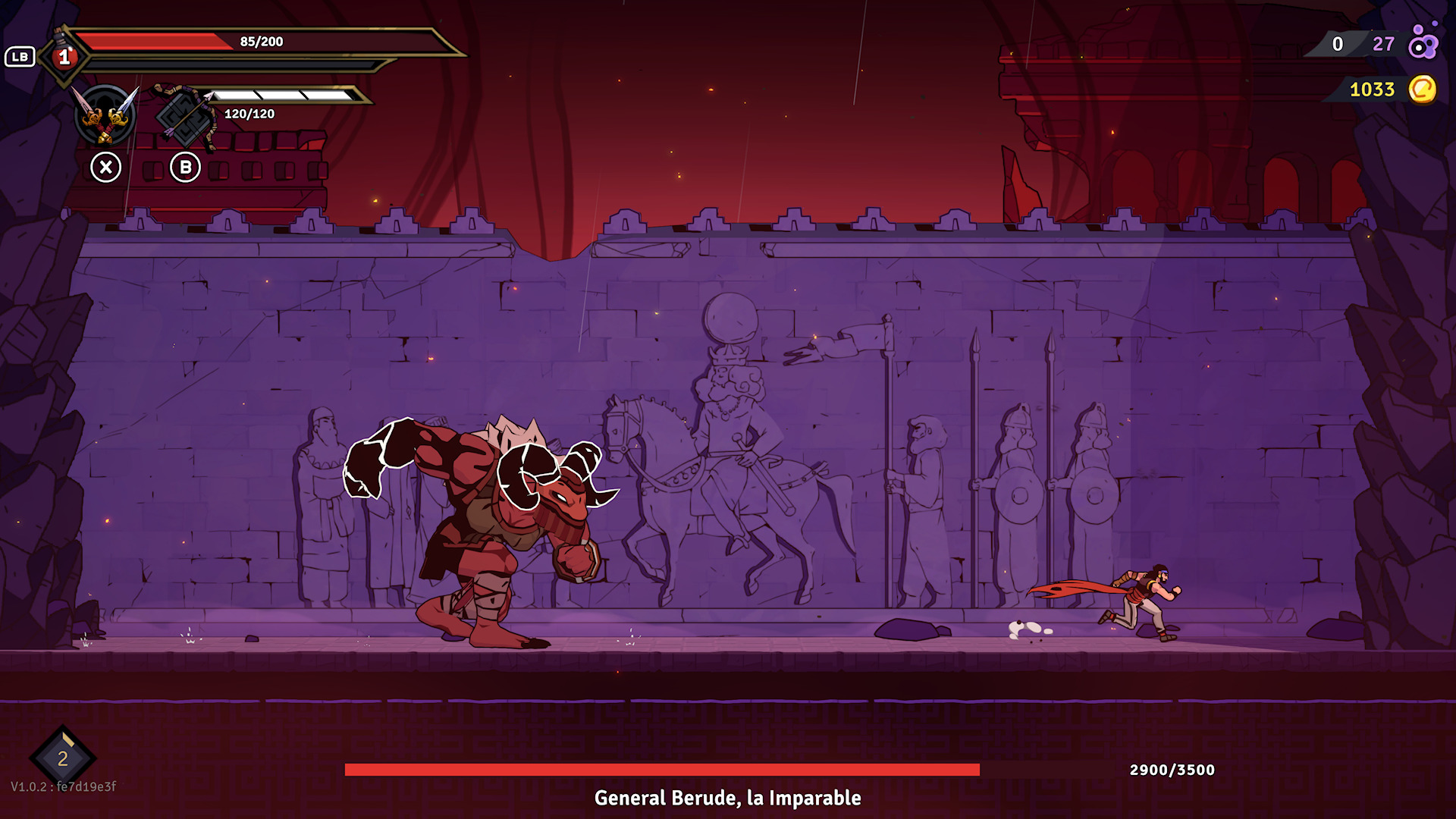Click the gold coin currency icon
This screenshot has width=1456, height=819.
click(1422, 89)
